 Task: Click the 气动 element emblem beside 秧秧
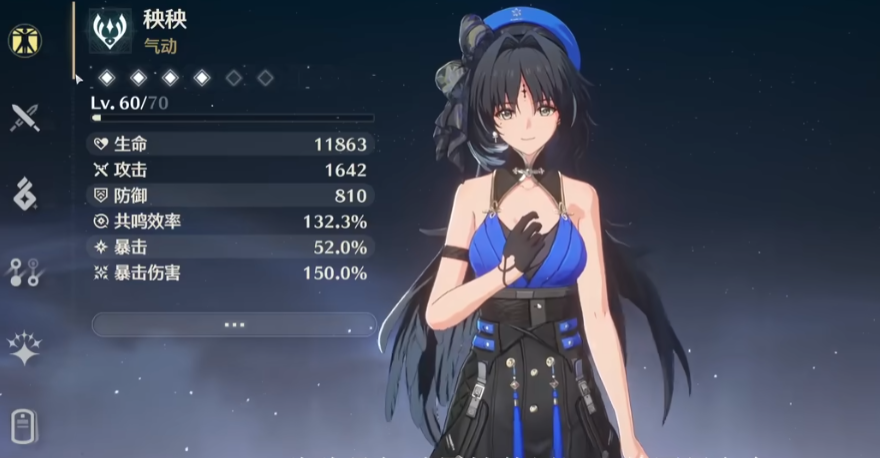point(108,31)
